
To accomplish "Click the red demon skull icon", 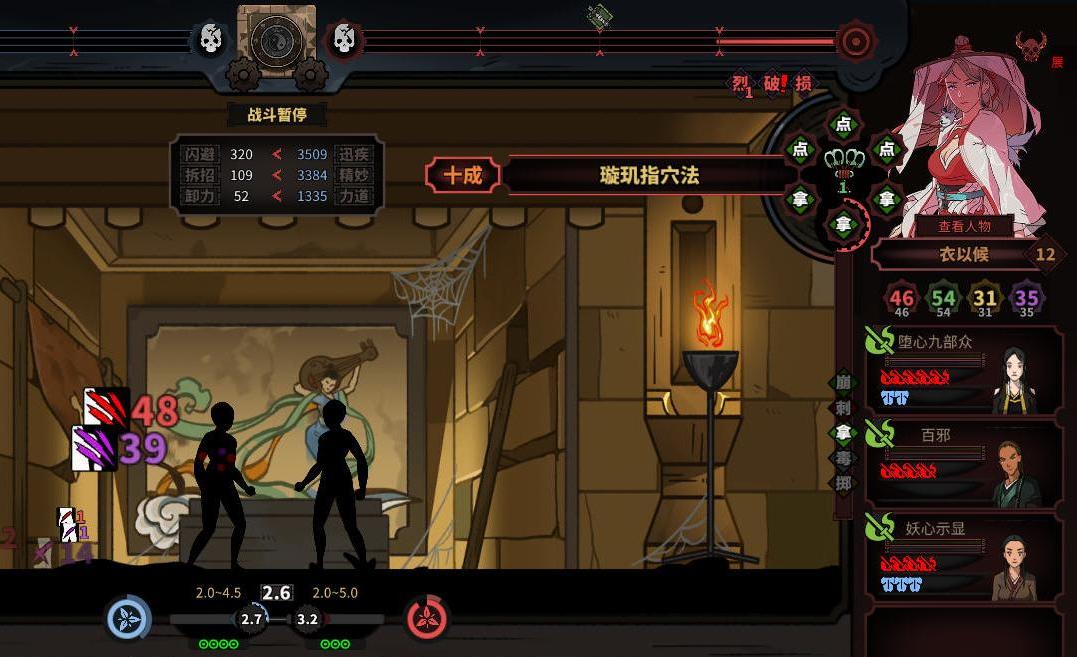I will [1030, 45].
